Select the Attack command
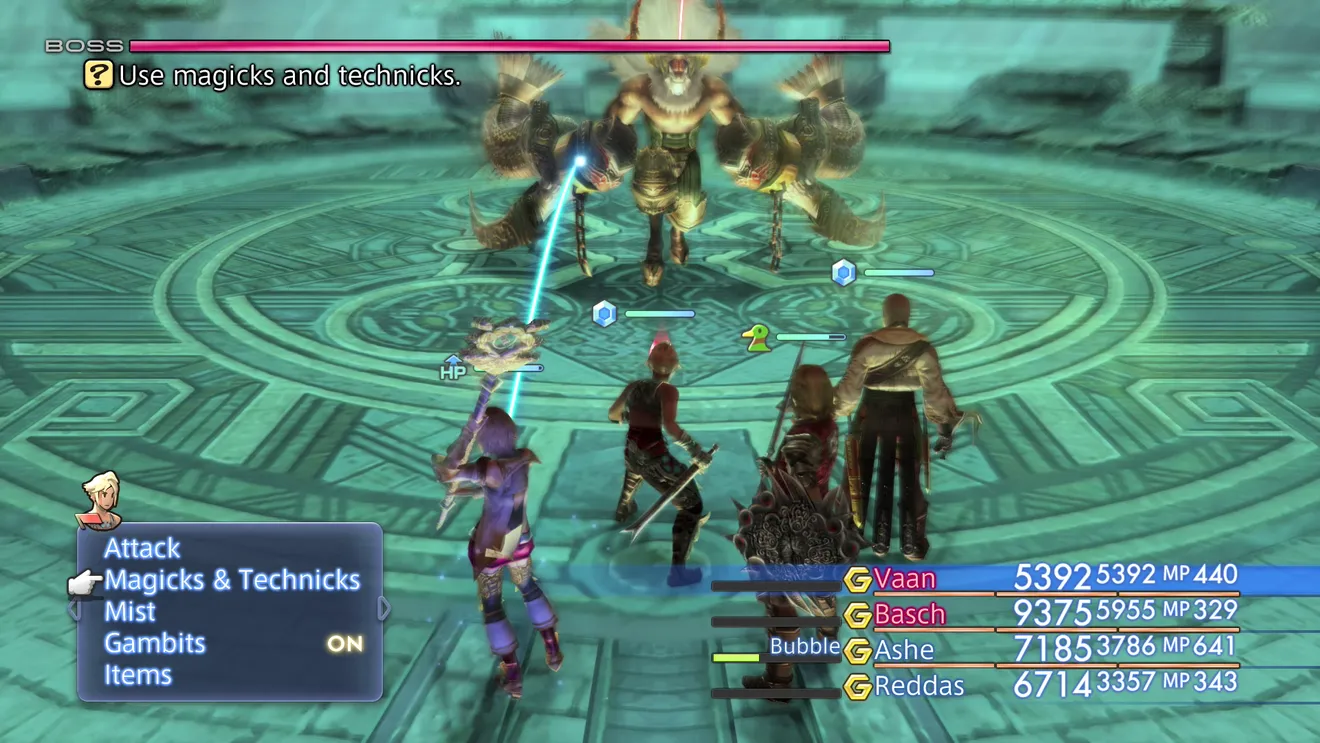The width and height of the screenshot is (1320, 743). [x=142, y=548]
